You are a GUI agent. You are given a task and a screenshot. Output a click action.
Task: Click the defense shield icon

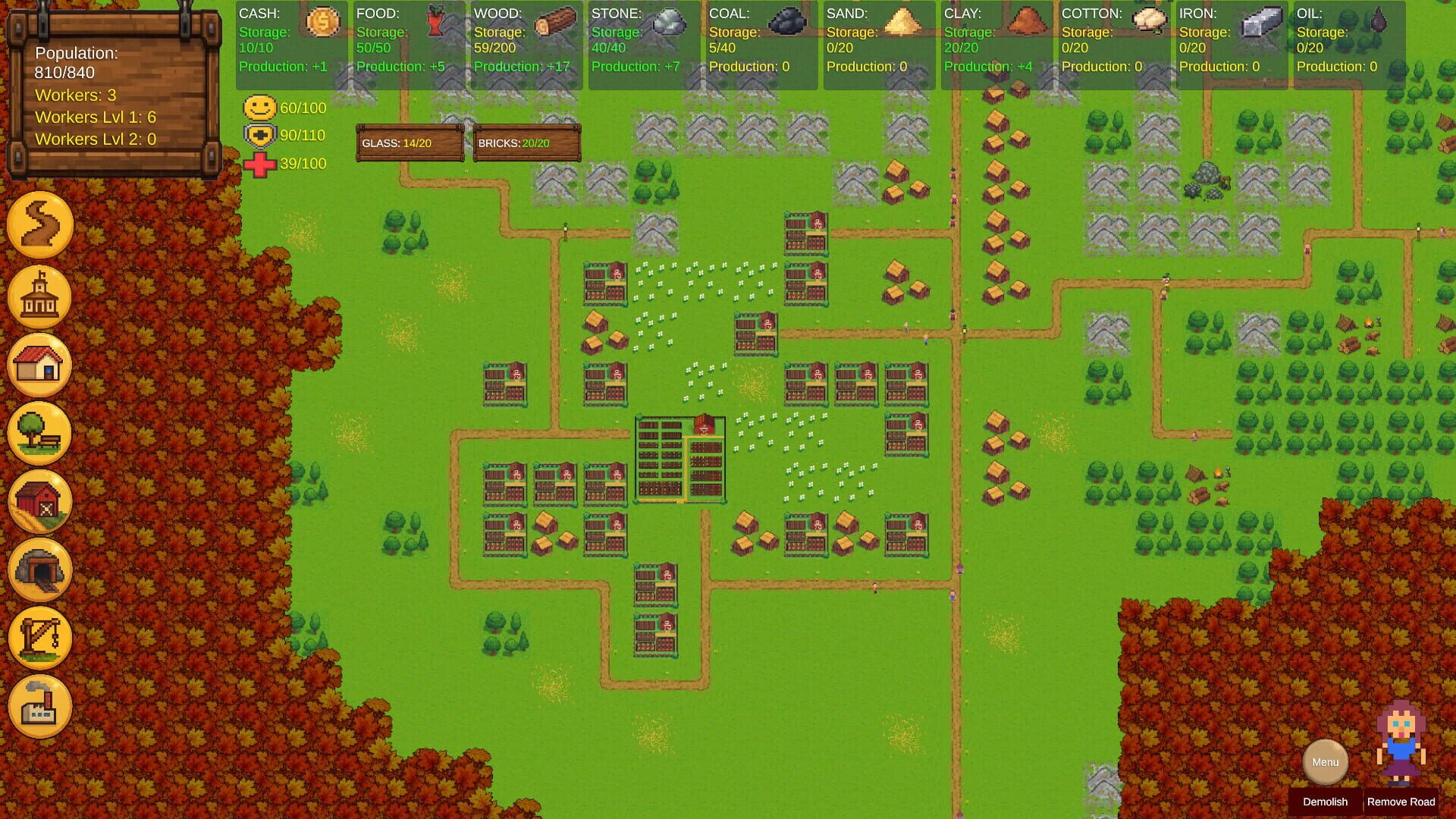point(259,135)
